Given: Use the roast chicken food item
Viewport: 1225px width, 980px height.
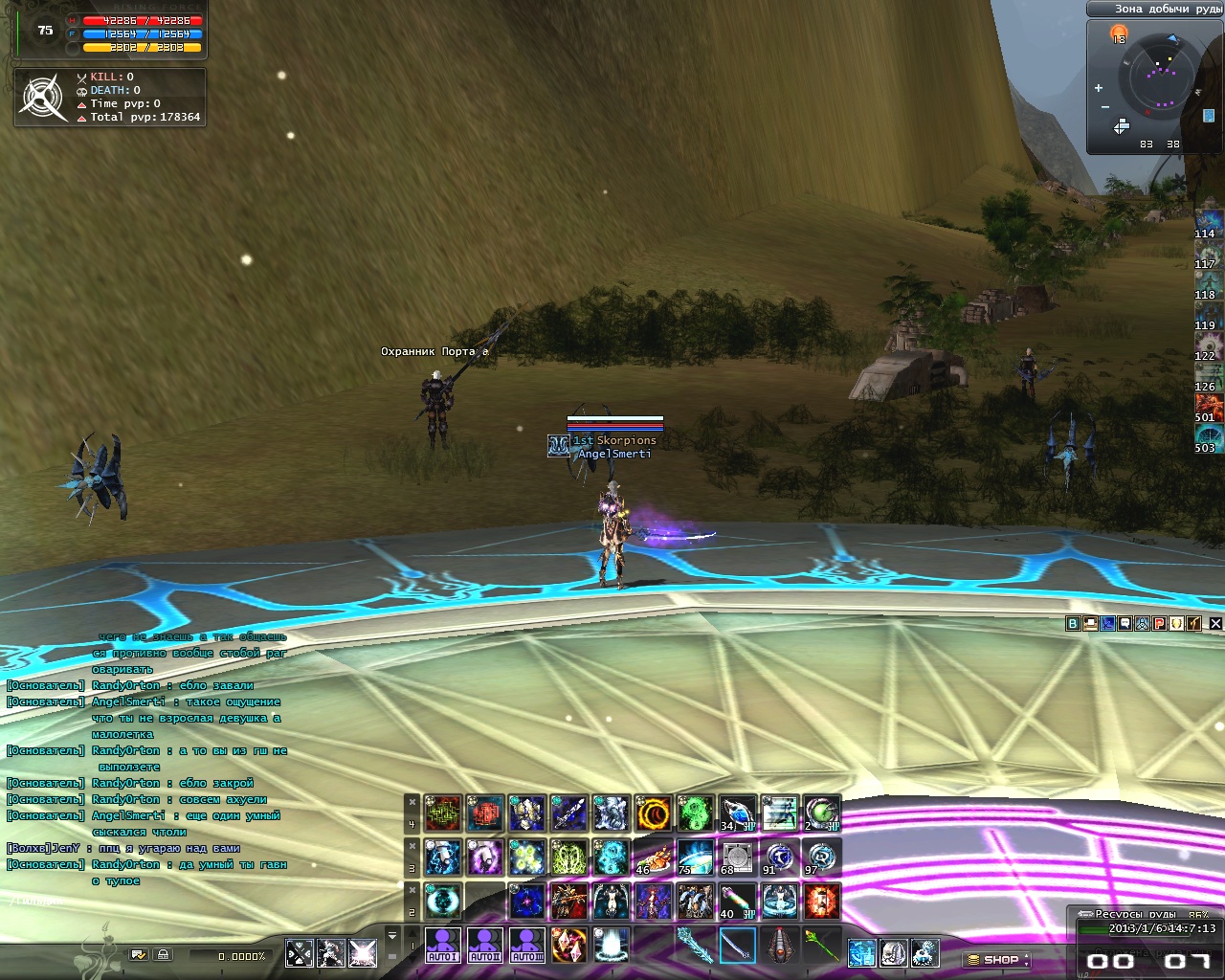Looking at the screenshot, I should tap(653, 857).
